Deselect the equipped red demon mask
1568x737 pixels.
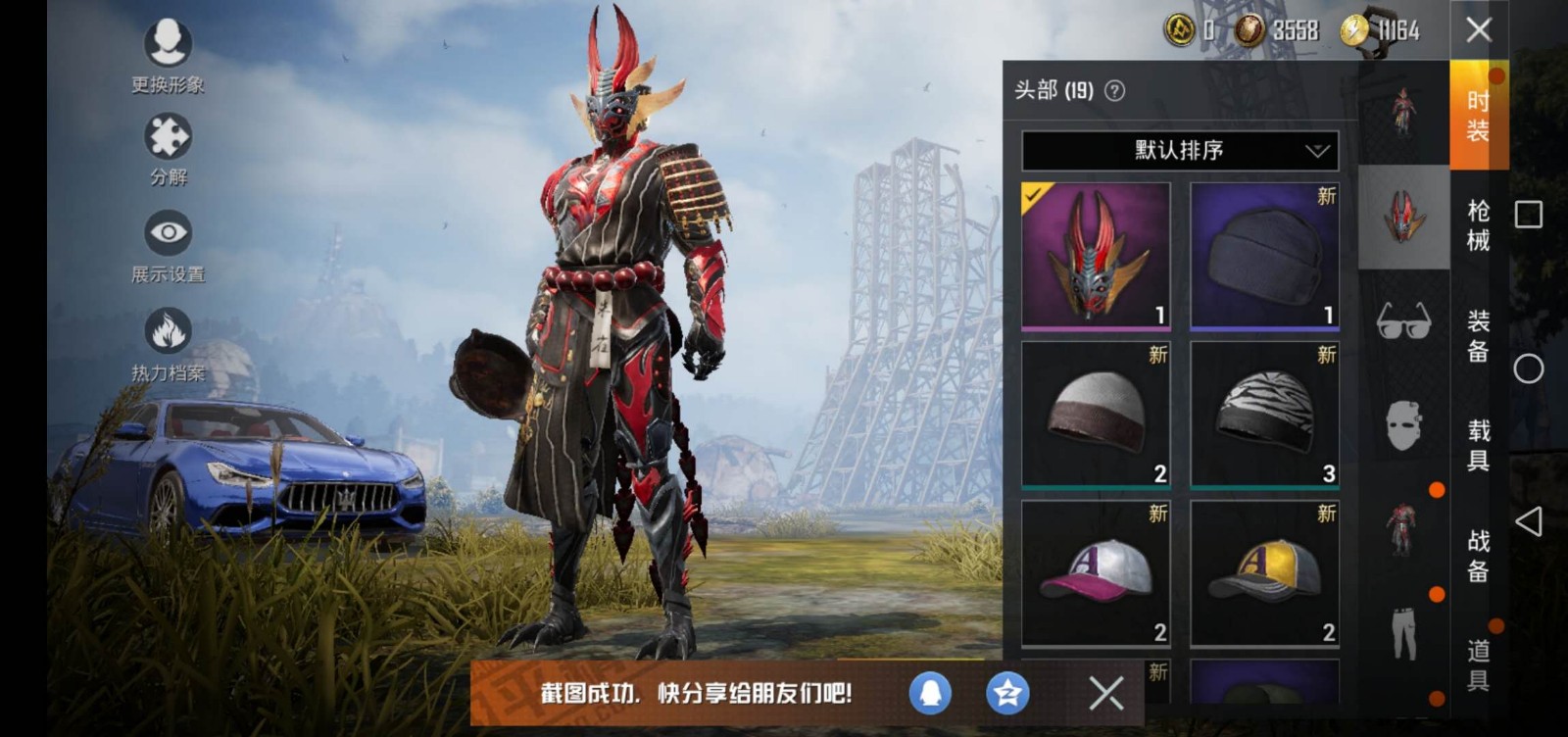pos(1096,257)
